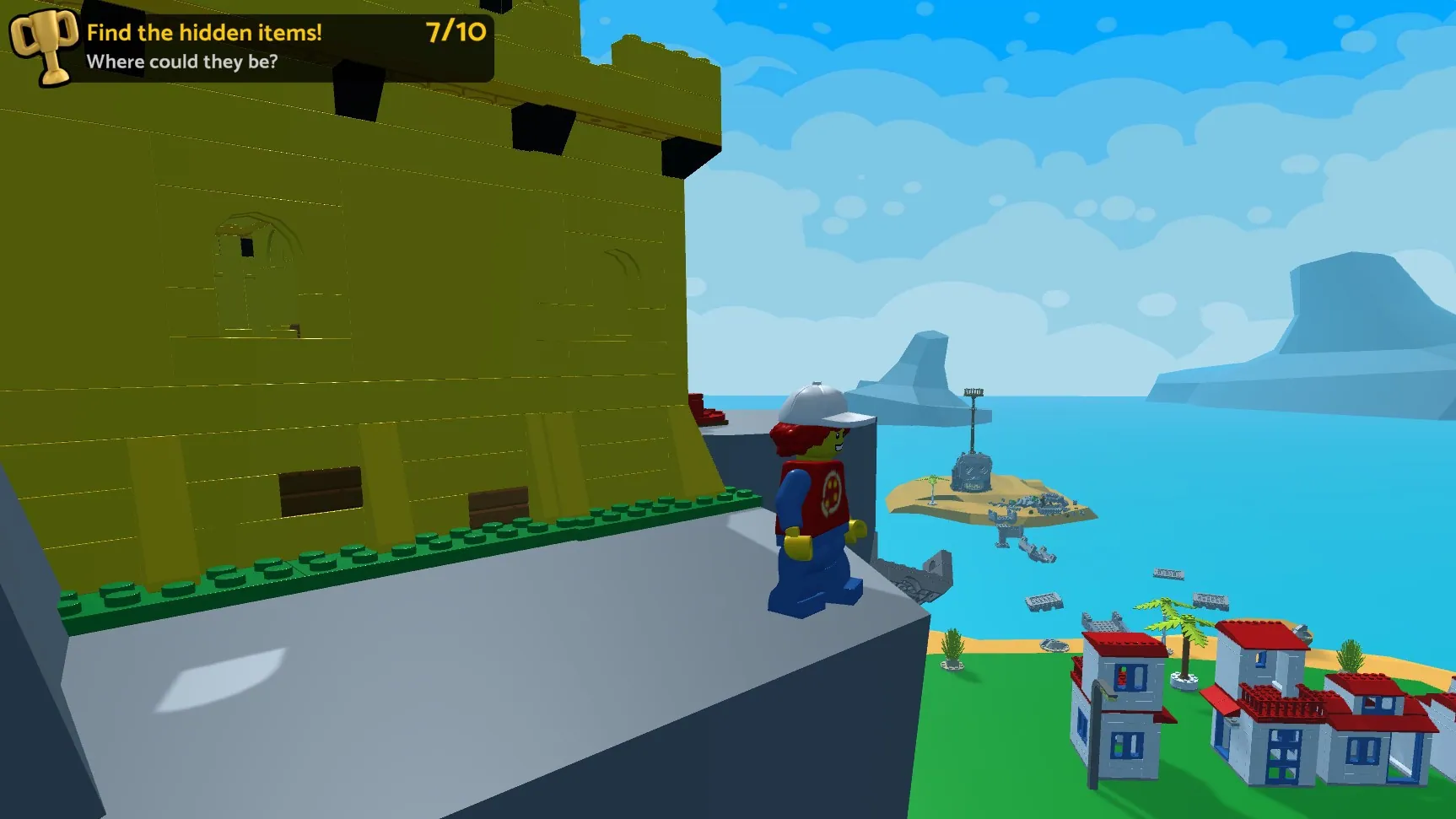Click a floating gray wreck in the water
Viewport: 1456px width, 819px height.
(1043, 603)
